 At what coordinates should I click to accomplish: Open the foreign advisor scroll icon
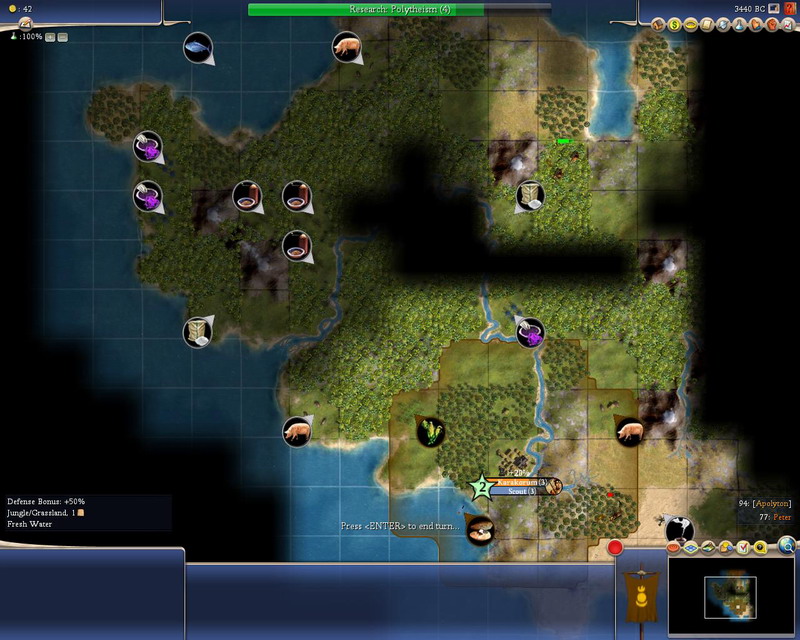pos(705,24)
